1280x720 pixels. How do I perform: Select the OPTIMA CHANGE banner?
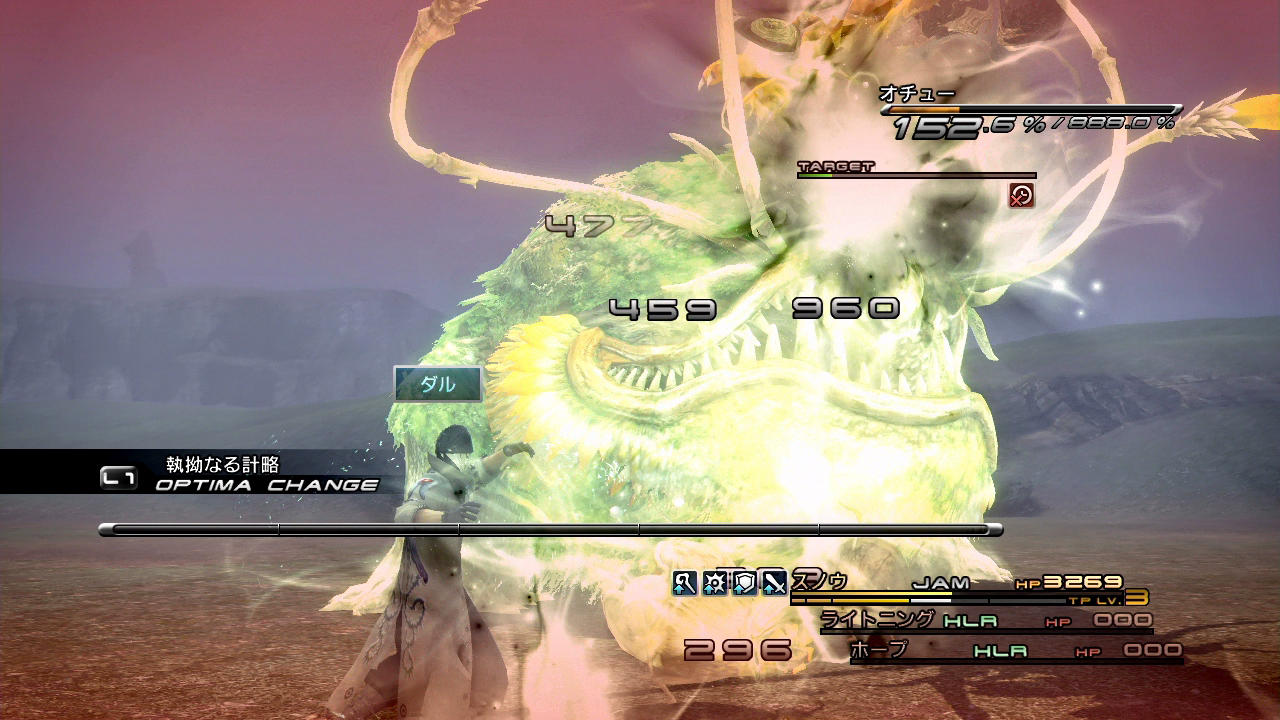point(266,485)
